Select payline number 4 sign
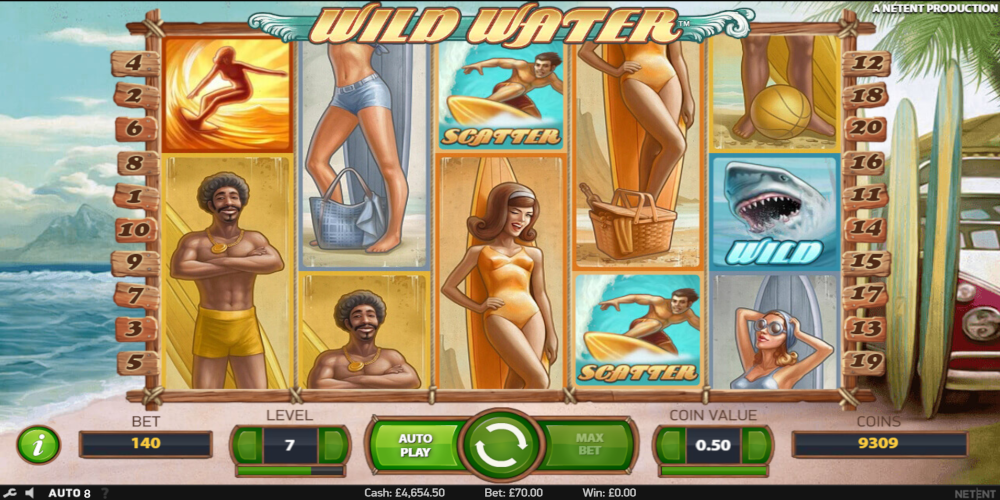This screenshot has height=500, width=1000. pos(136,64)
